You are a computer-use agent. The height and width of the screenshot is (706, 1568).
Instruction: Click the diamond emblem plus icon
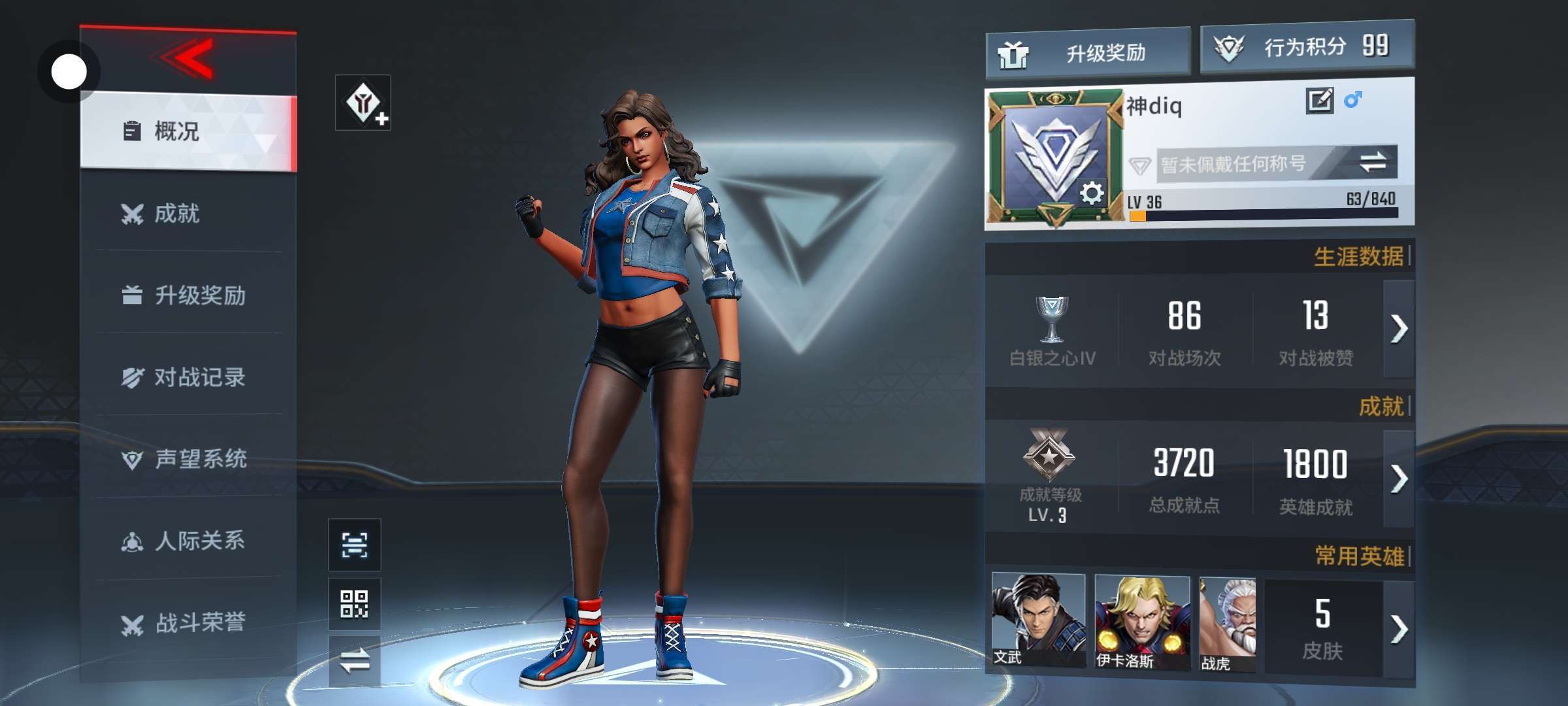tap(363, 103)
